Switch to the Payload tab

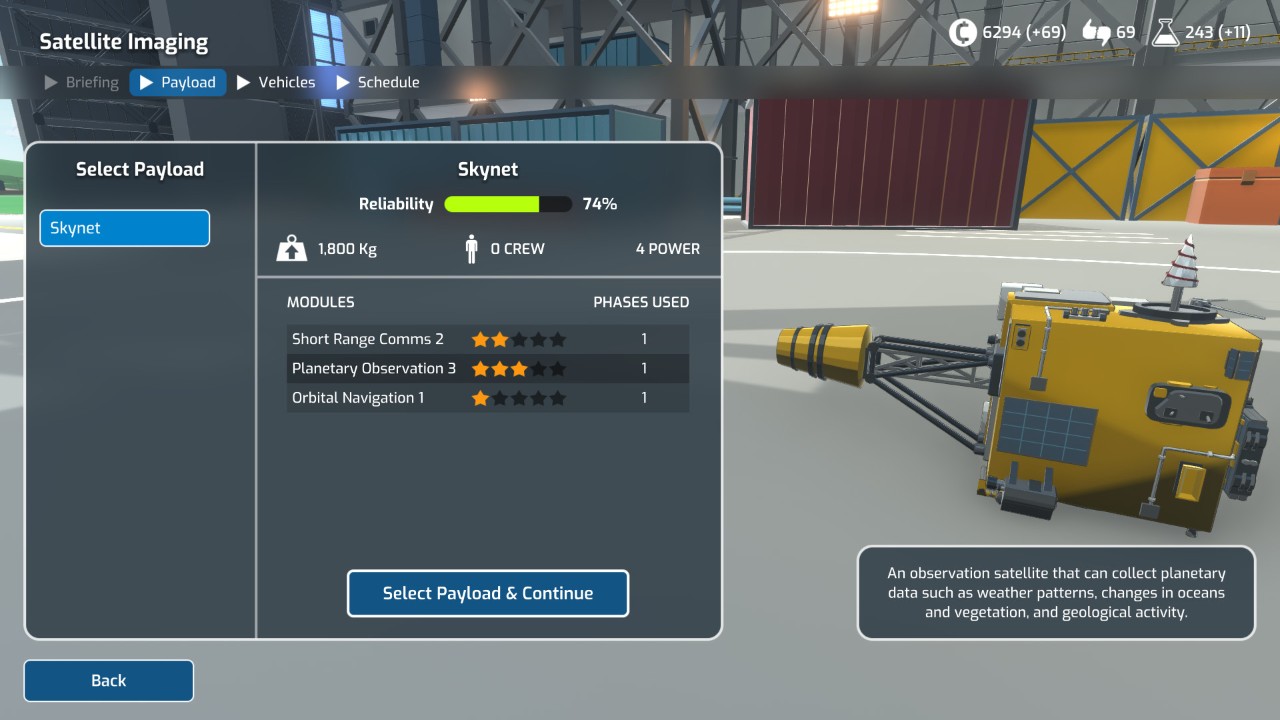178,82
